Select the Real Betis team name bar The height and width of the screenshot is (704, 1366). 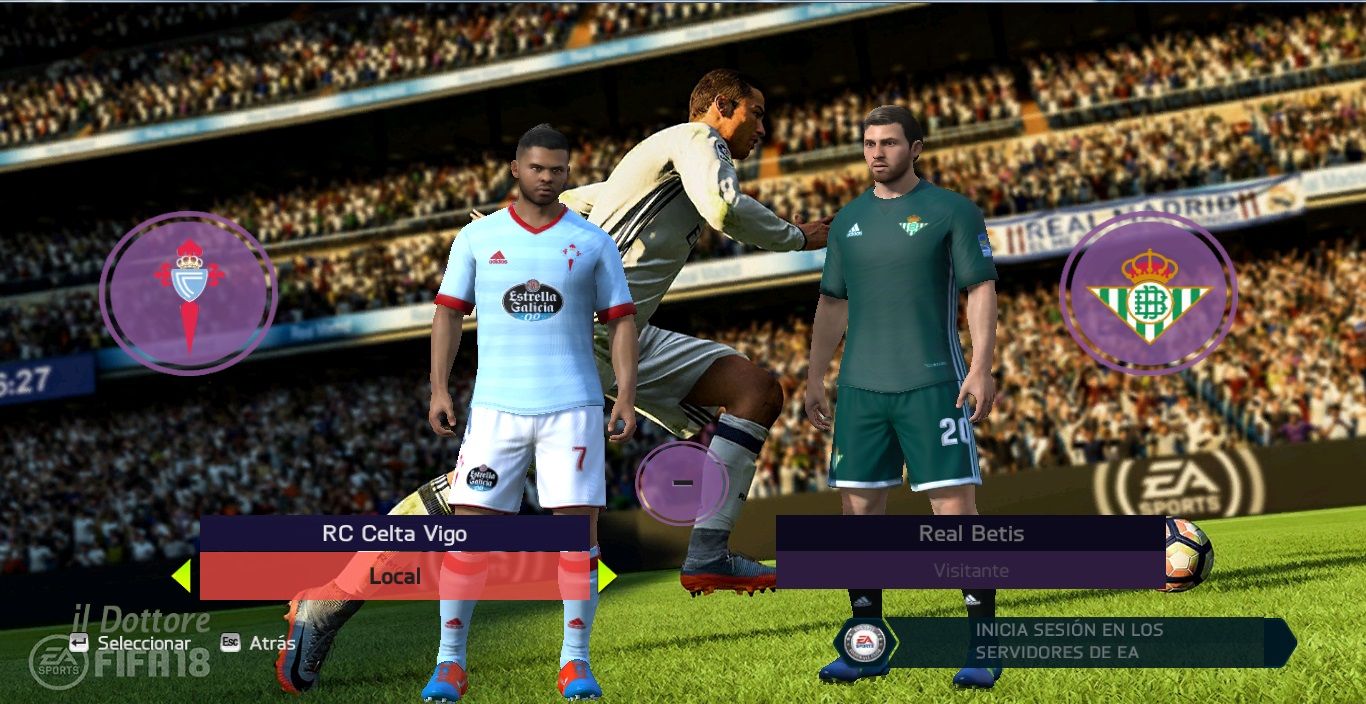click(970, 534)
